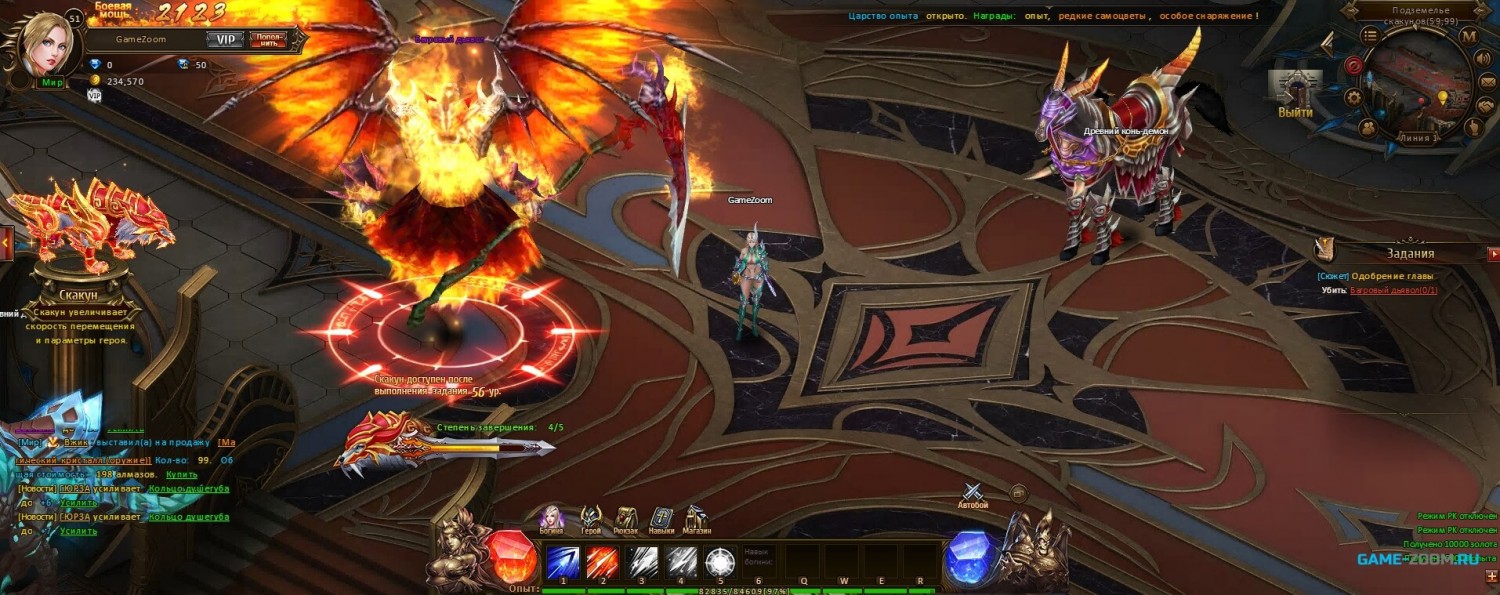
Task: Open the Рюкзак backpack inventory
Action: click(x=626, y=518)
